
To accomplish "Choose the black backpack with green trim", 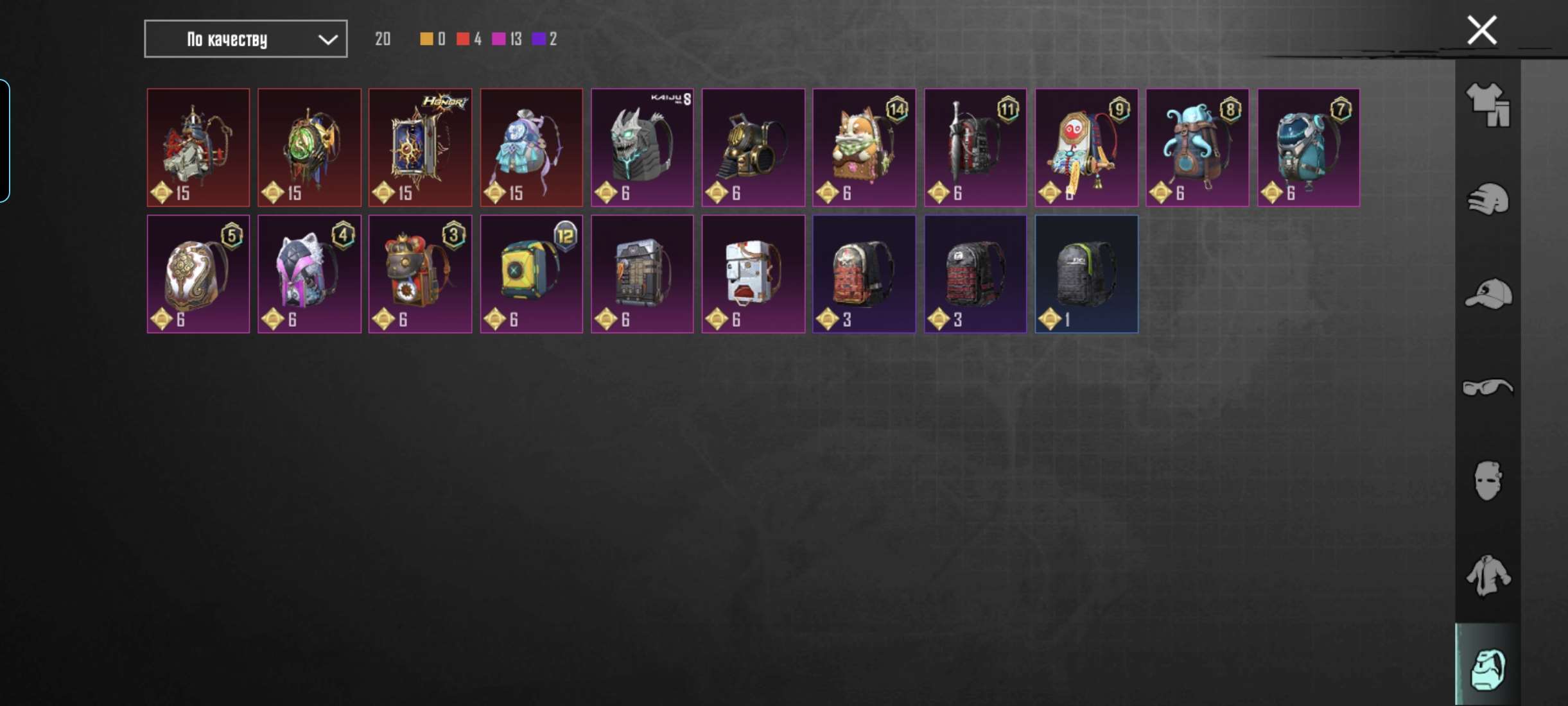I will tap(1086, 274).
